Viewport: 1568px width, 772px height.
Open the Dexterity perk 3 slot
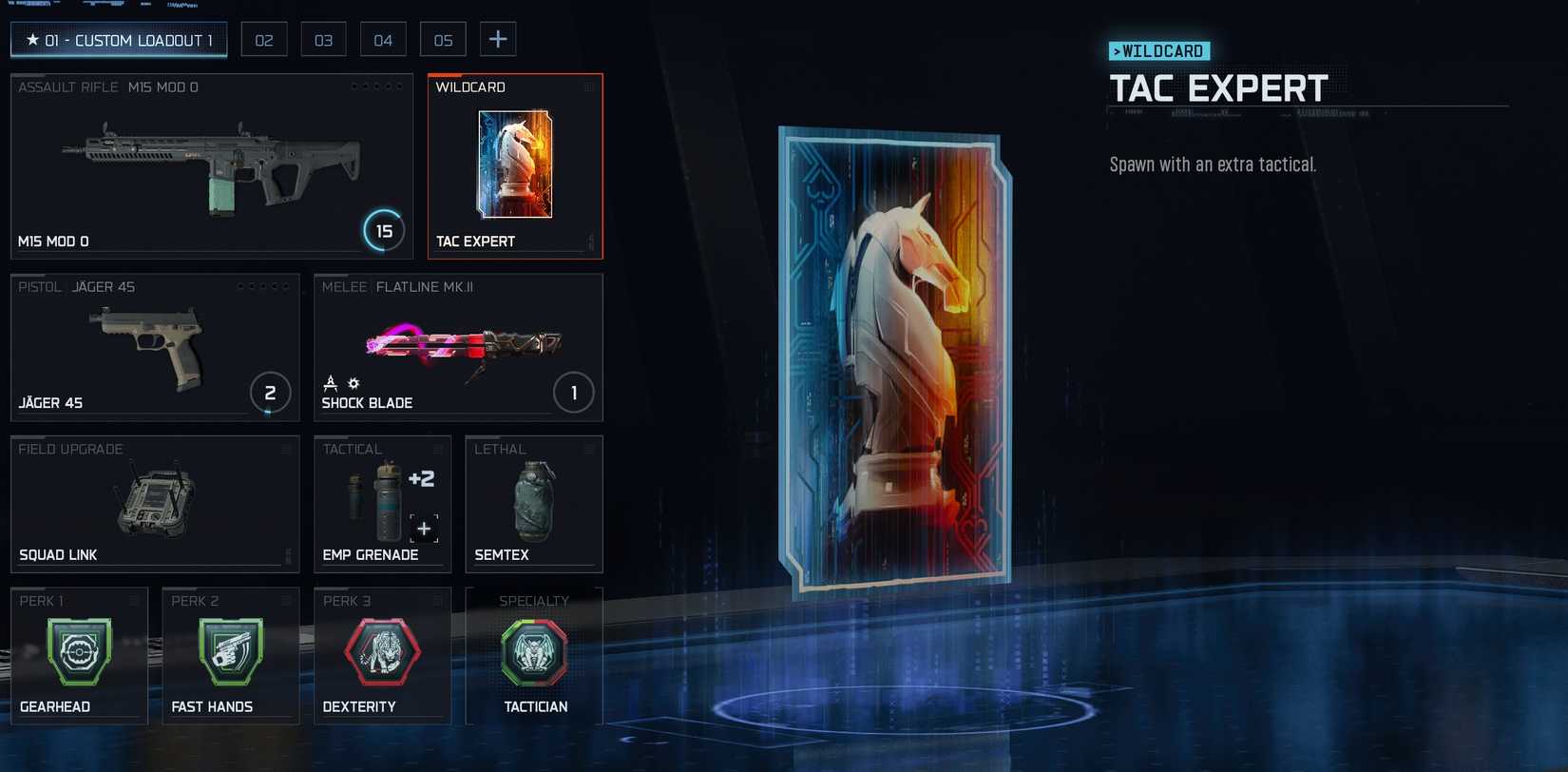[382, 656]
